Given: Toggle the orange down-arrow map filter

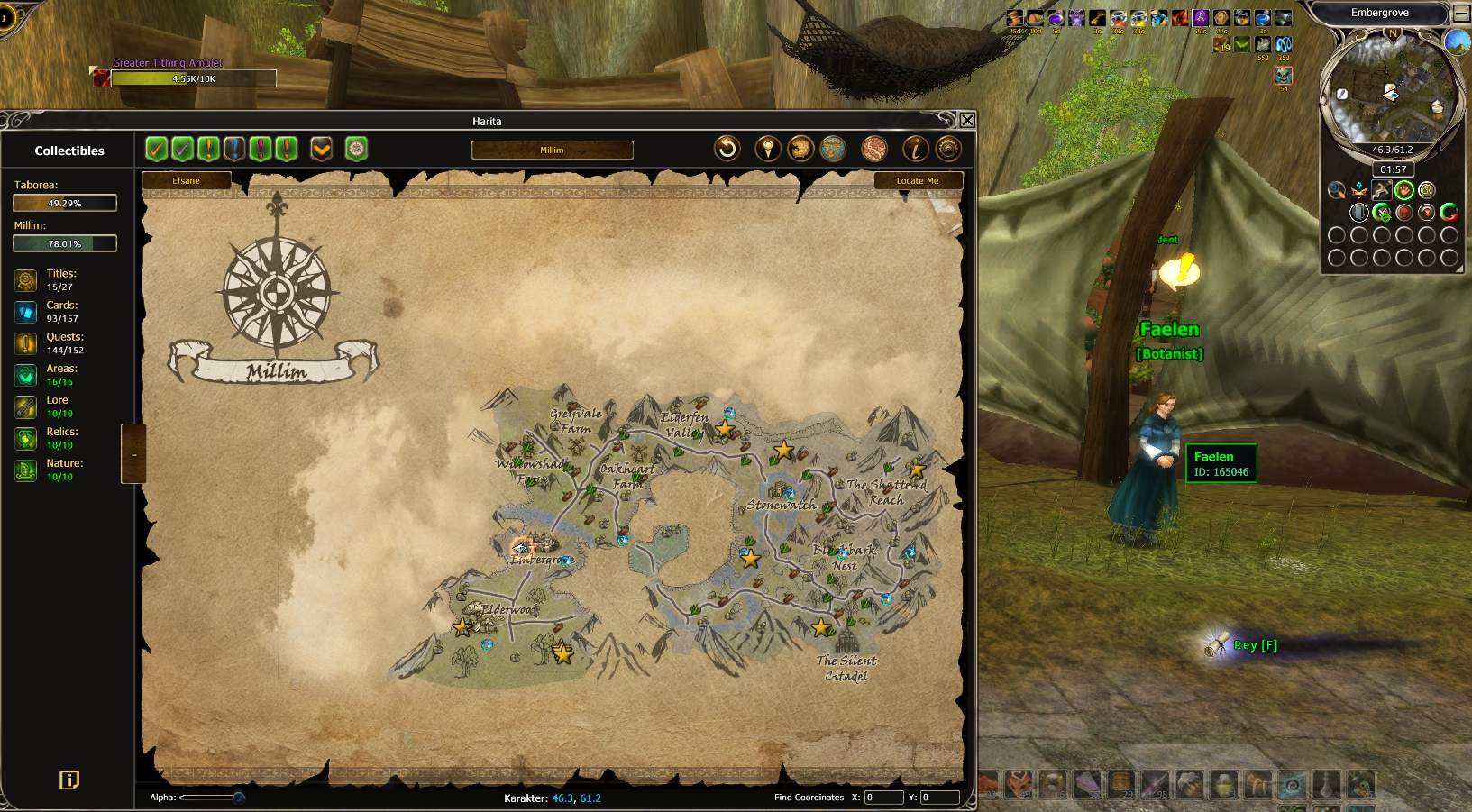Looking at the screenshot, I should [321, 149].
